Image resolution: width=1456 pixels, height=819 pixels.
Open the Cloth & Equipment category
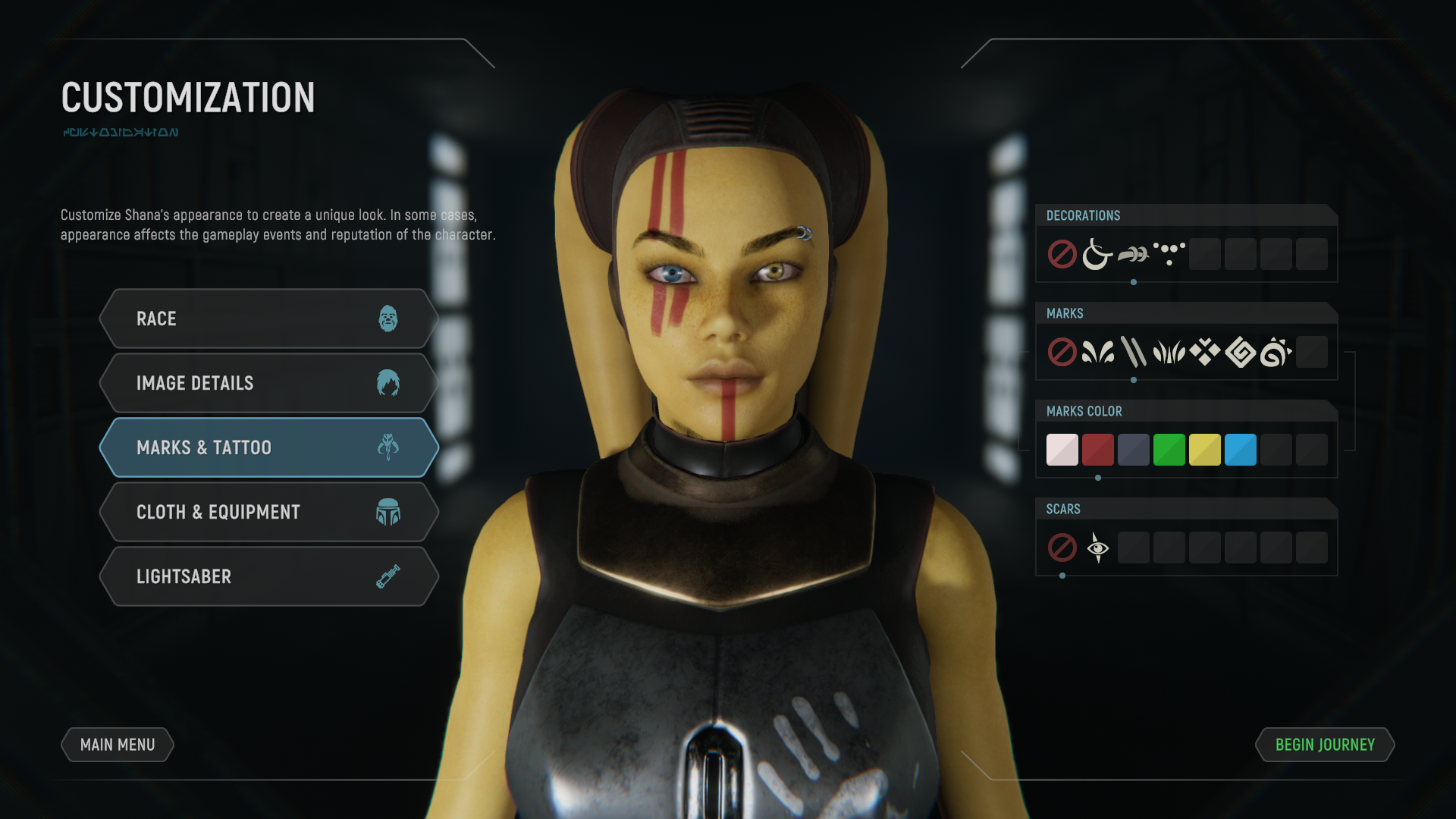coord(268,512)
